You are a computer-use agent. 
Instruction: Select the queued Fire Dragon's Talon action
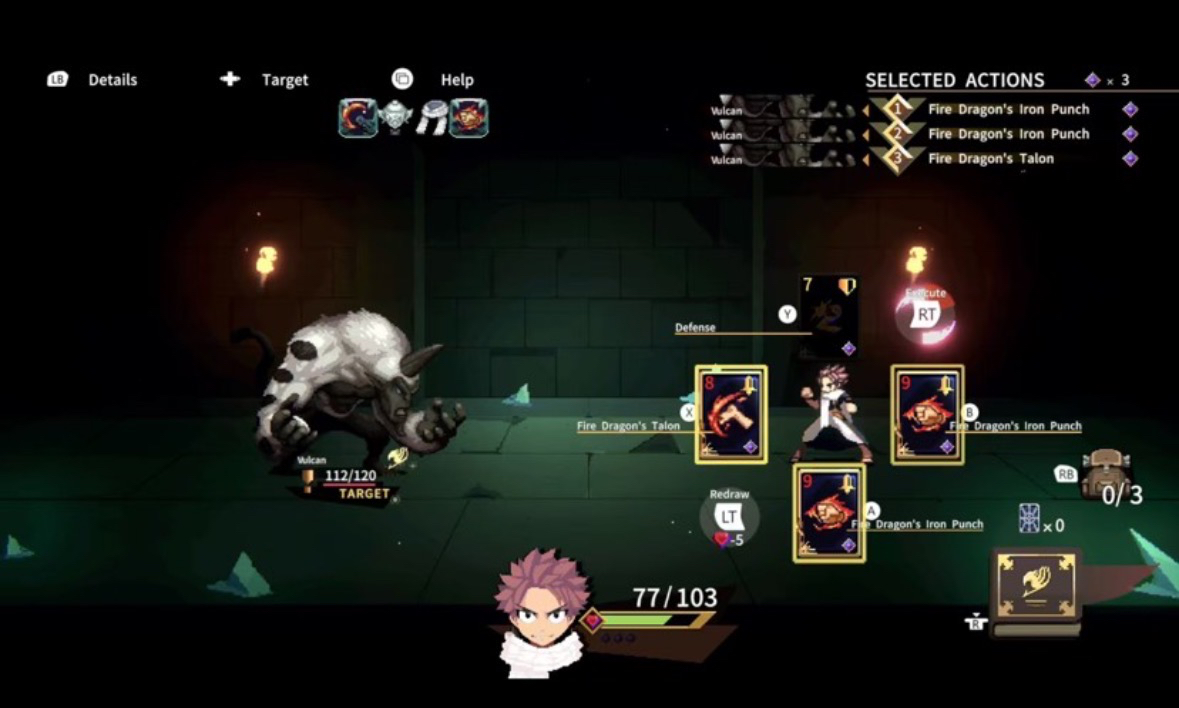tap(990, 159)
